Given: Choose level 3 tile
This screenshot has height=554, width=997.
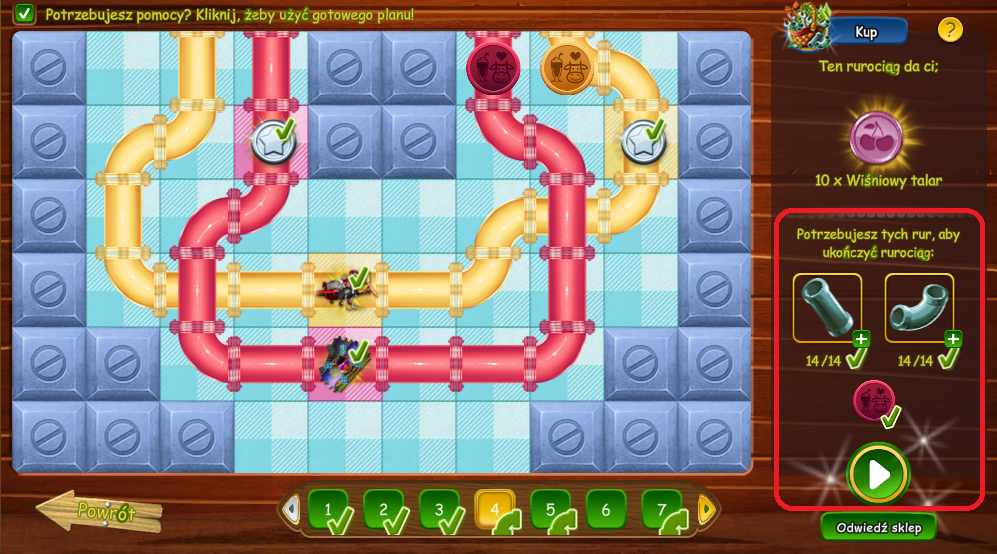Looking at the screenshot, I should click(439, 509).
